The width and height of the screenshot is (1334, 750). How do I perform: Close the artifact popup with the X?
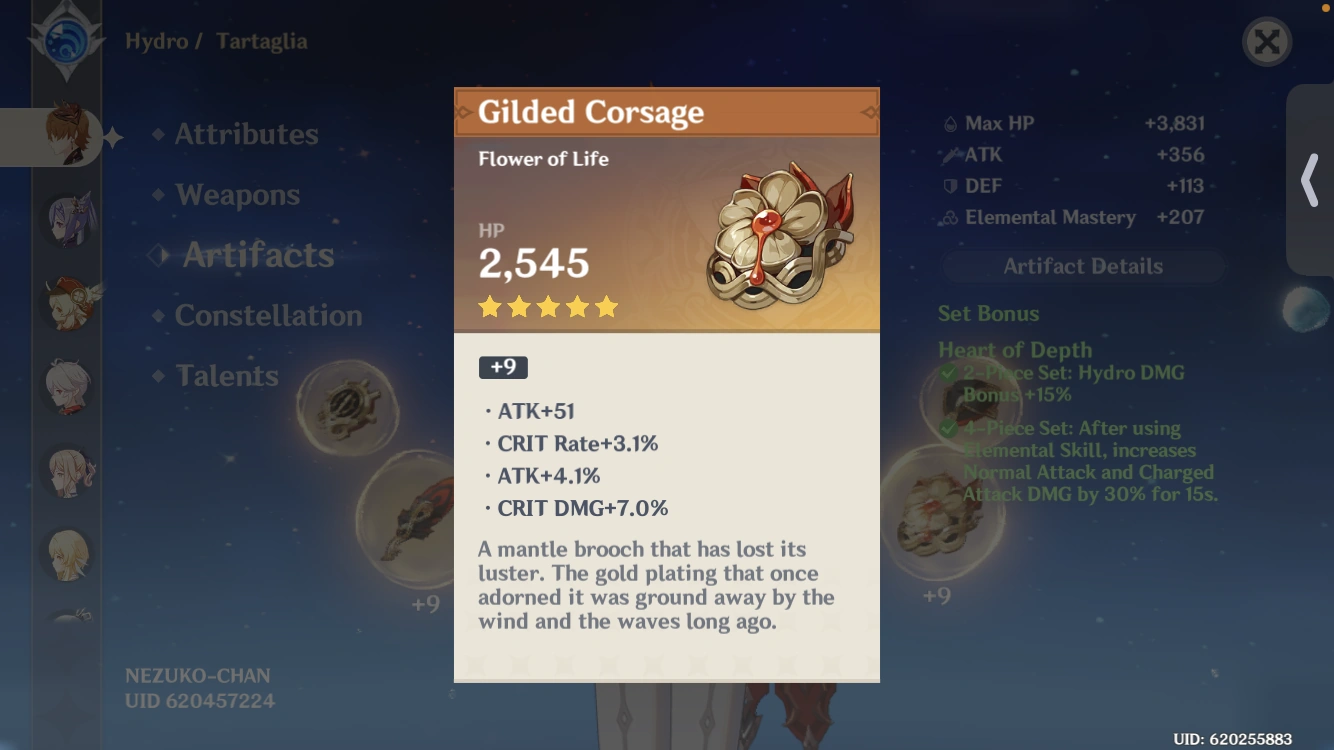(x=1267, y=43)
